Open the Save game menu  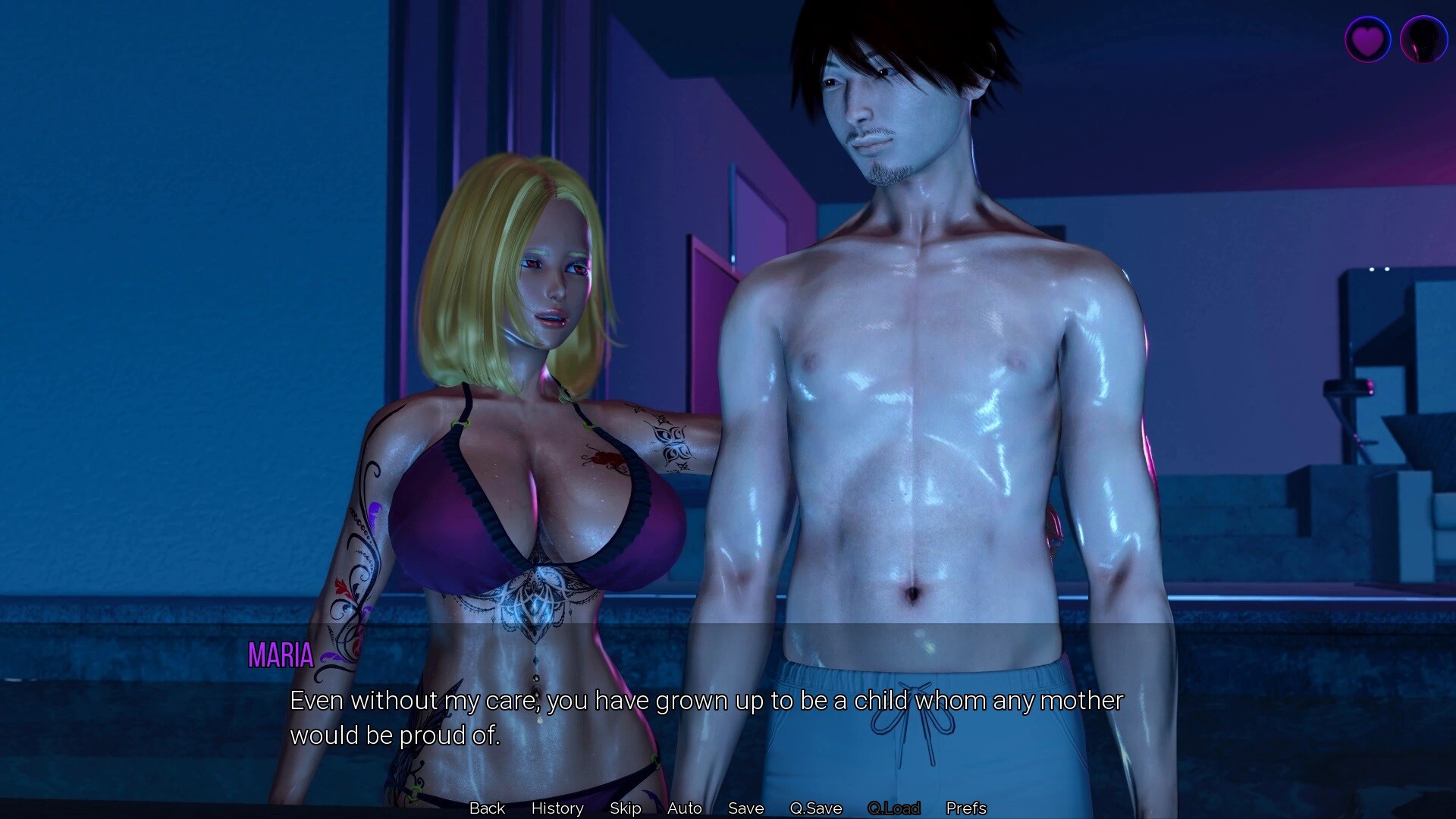[746, 808]
